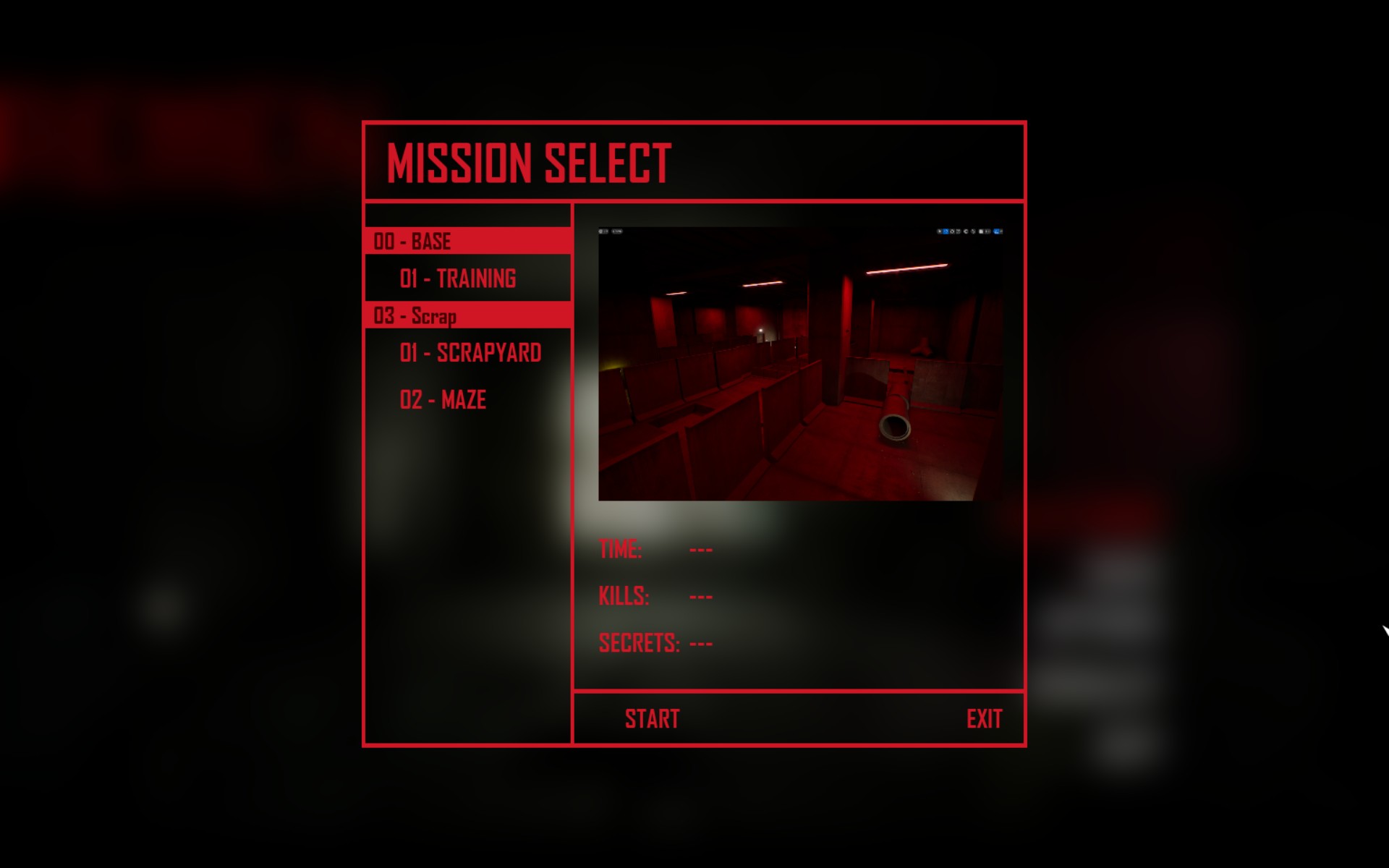Choose the 02 - MAZE mission
This screenshot has height=868, width=1389.
[443, 400]
